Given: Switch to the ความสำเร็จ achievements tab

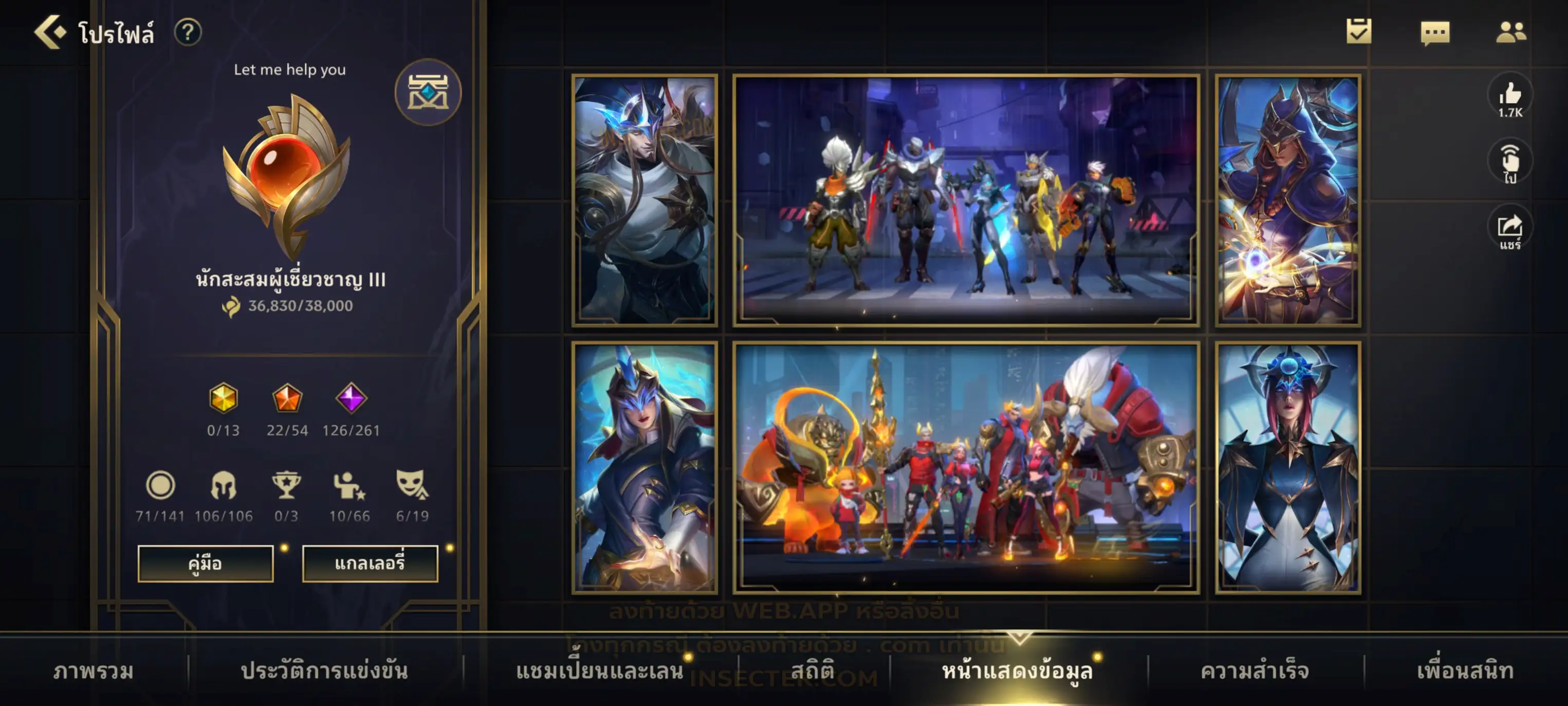Looking at the screenshot, I should [x=1254, y=671].
